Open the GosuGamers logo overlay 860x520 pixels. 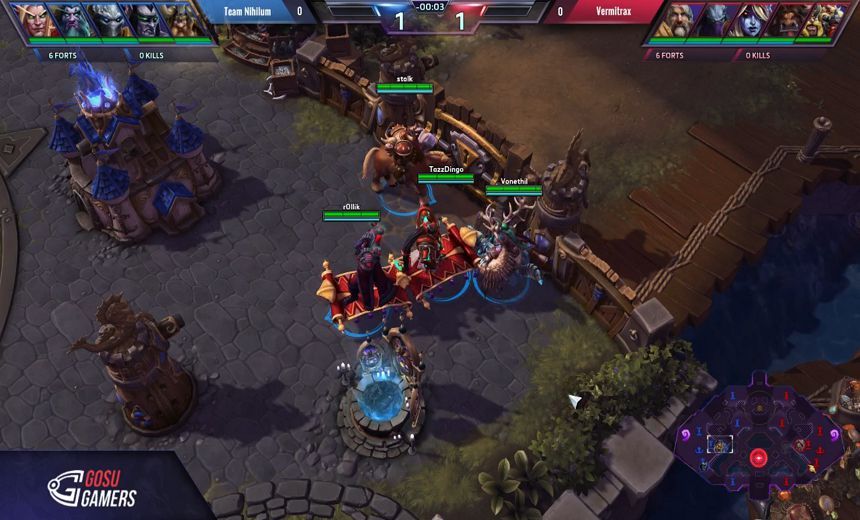click(92, 487)
